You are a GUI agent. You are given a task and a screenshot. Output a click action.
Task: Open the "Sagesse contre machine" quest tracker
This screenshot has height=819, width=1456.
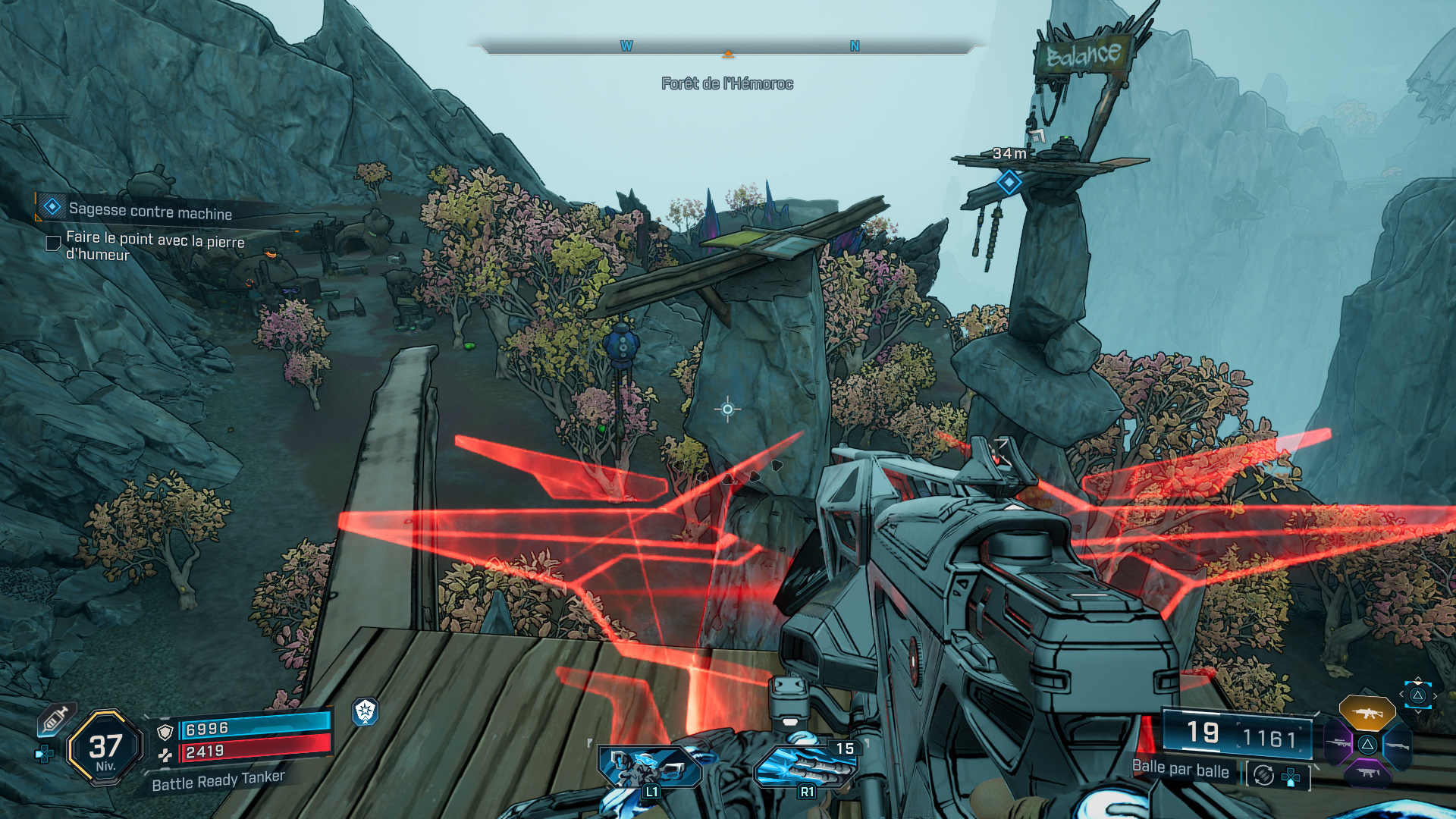150,211
